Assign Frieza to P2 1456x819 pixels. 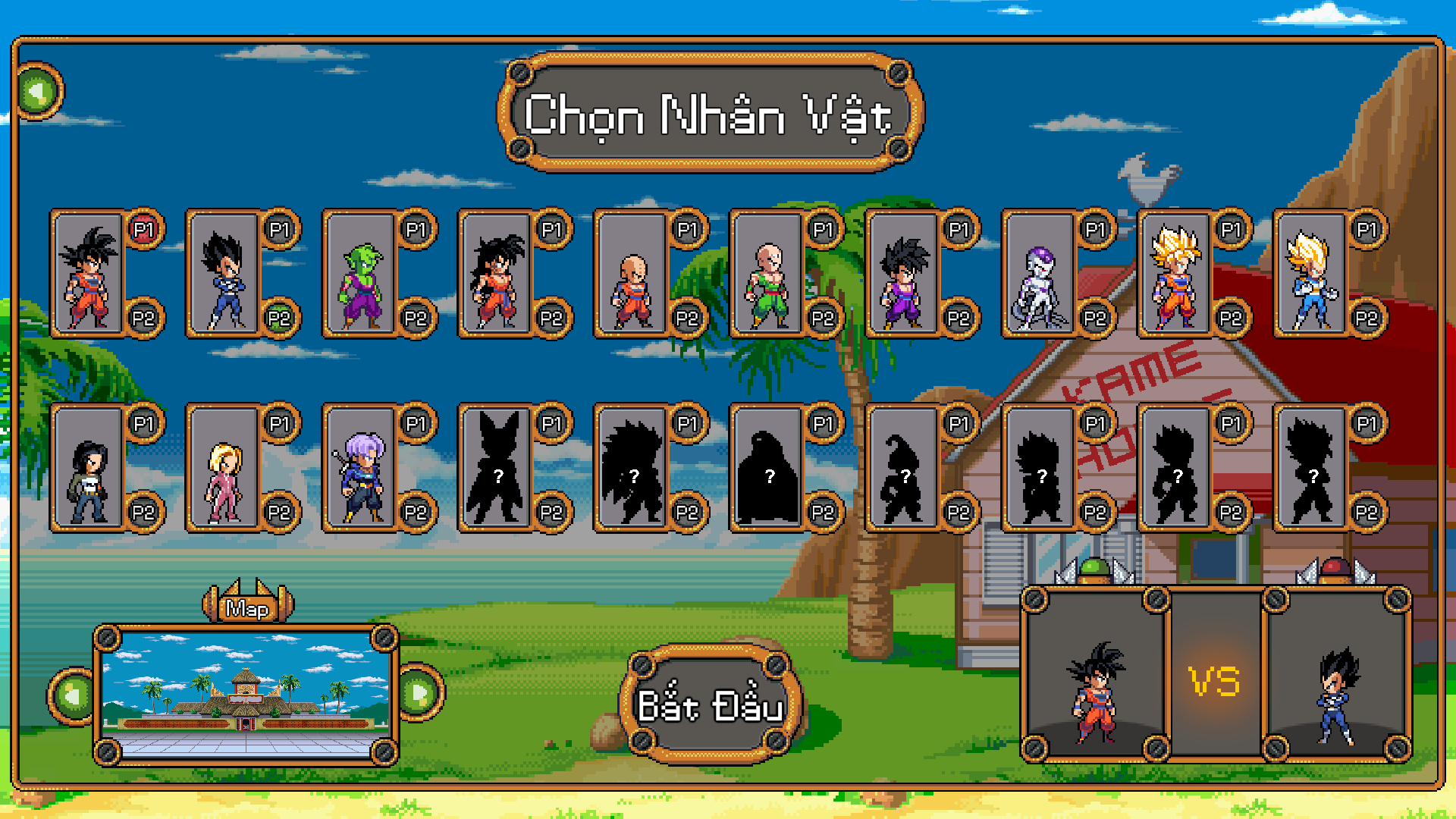coord(1094,318)
